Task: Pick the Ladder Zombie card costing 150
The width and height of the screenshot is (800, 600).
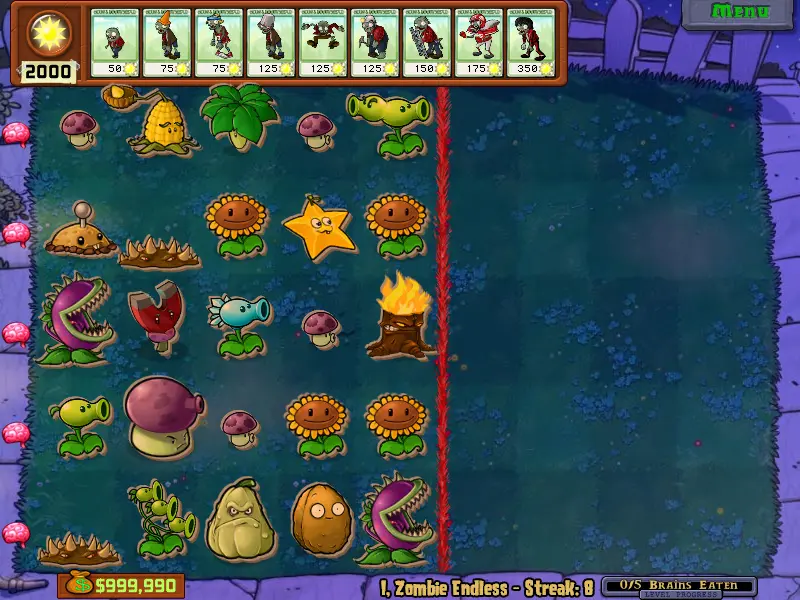Action: (426, 42)
